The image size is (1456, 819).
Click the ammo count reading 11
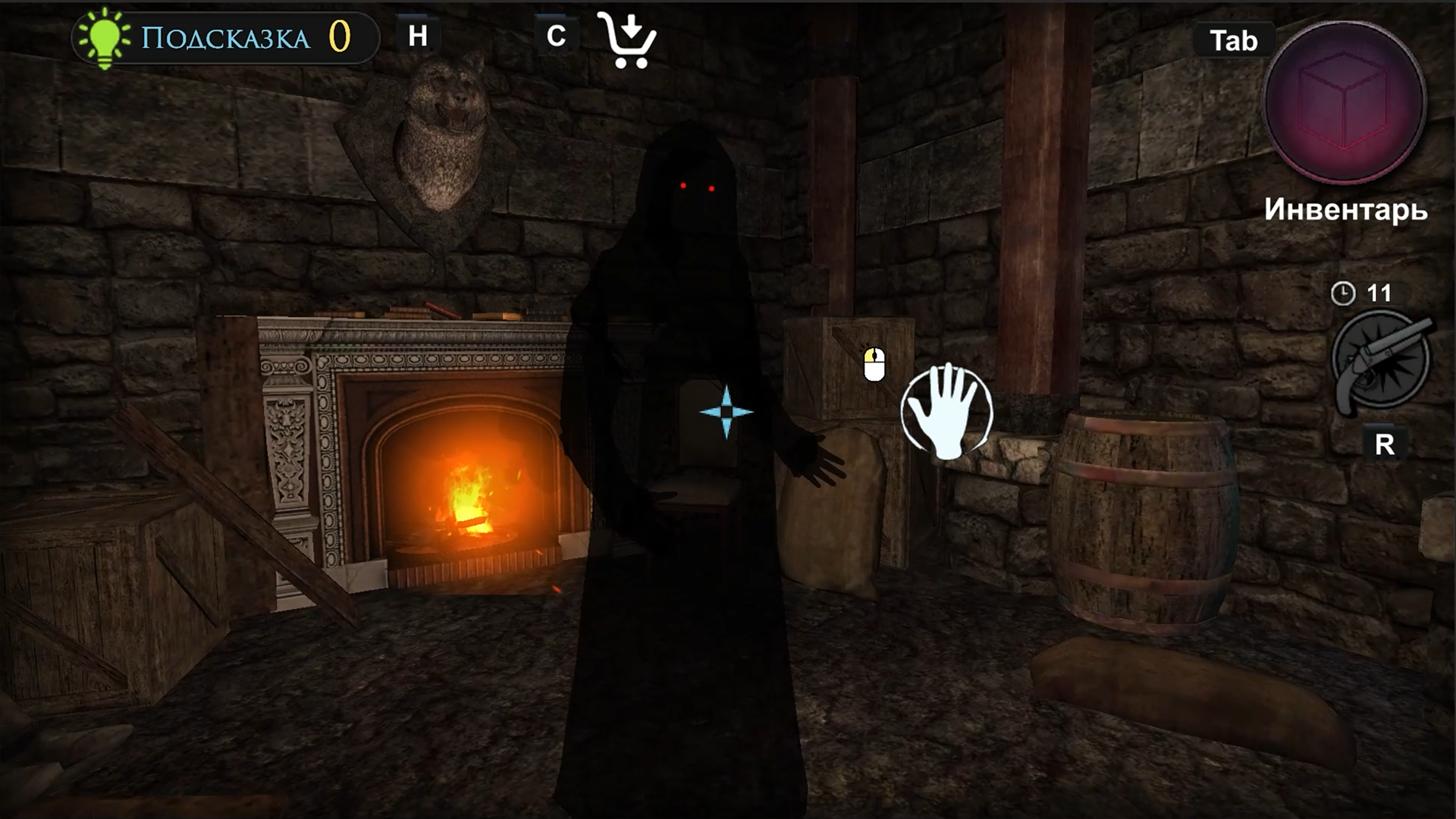click(x=1380, y=292)
